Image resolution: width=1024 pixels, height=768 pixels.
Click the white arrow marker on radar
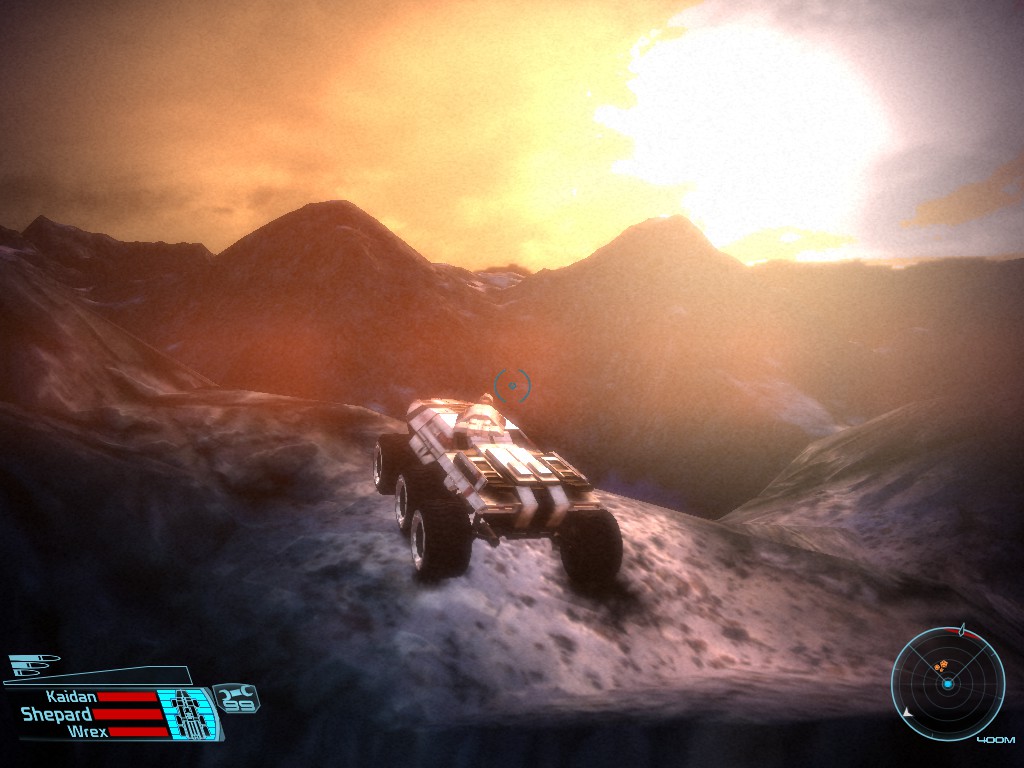click(907, 713)
